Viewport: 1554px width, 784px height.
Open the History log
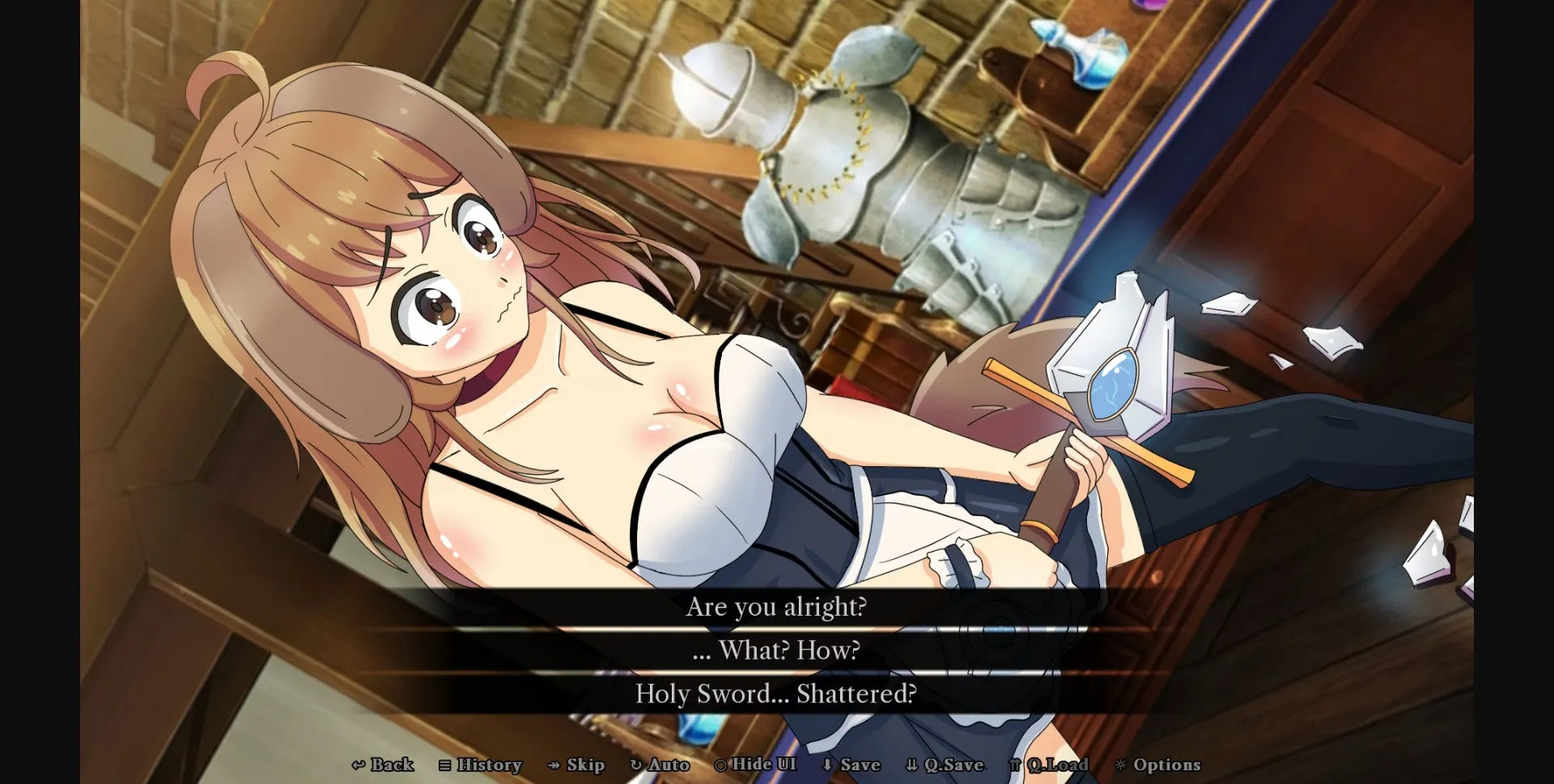481,765
